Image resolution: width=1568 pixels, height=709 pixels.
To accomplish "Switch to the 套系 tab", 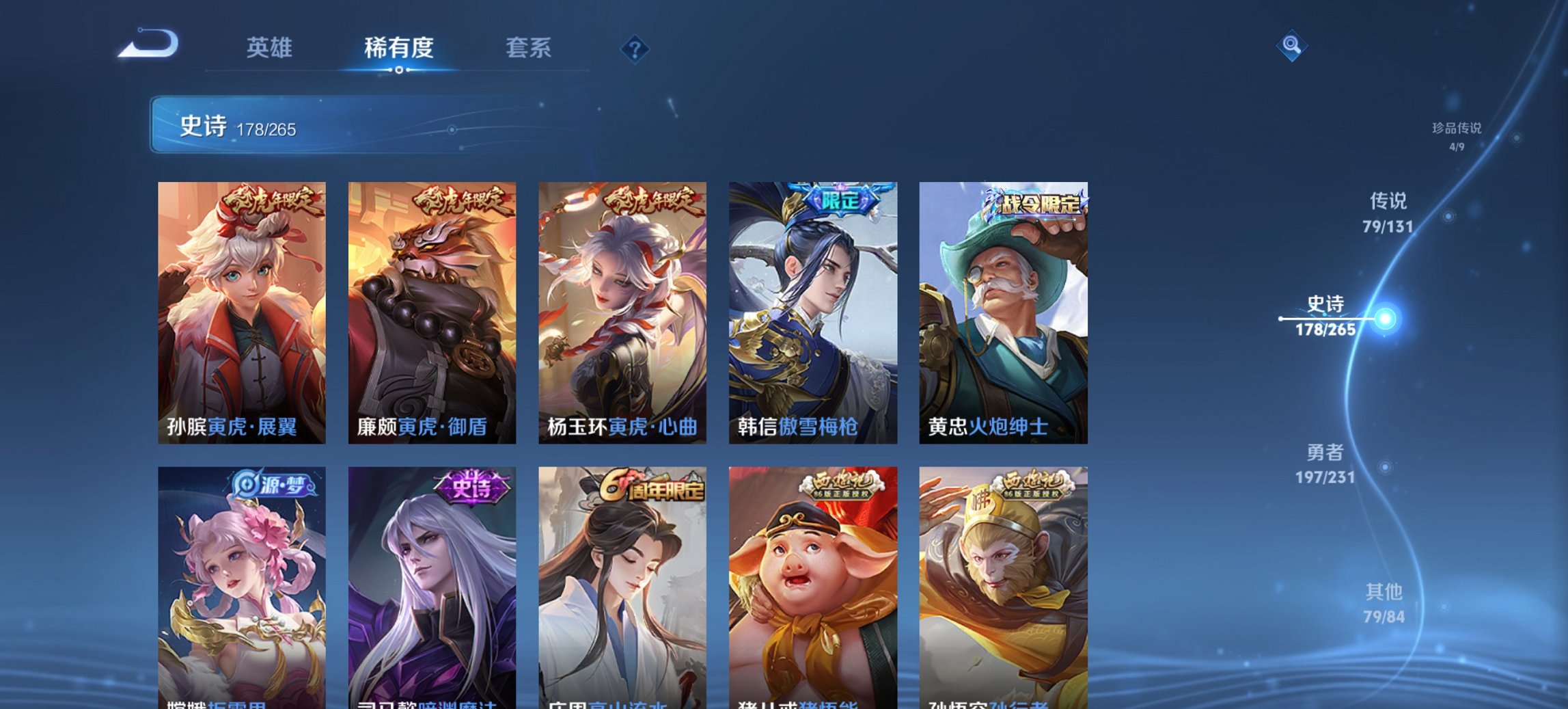I will (529, 48).
